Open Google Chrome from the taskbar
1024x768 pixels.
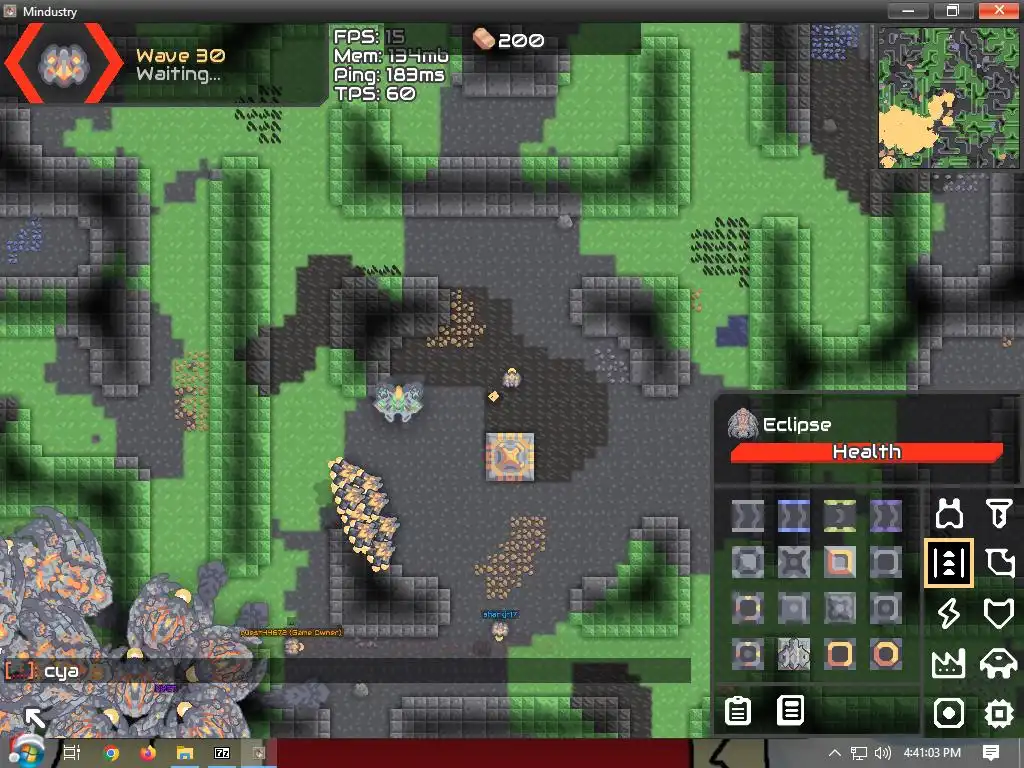tap(111, 753)
